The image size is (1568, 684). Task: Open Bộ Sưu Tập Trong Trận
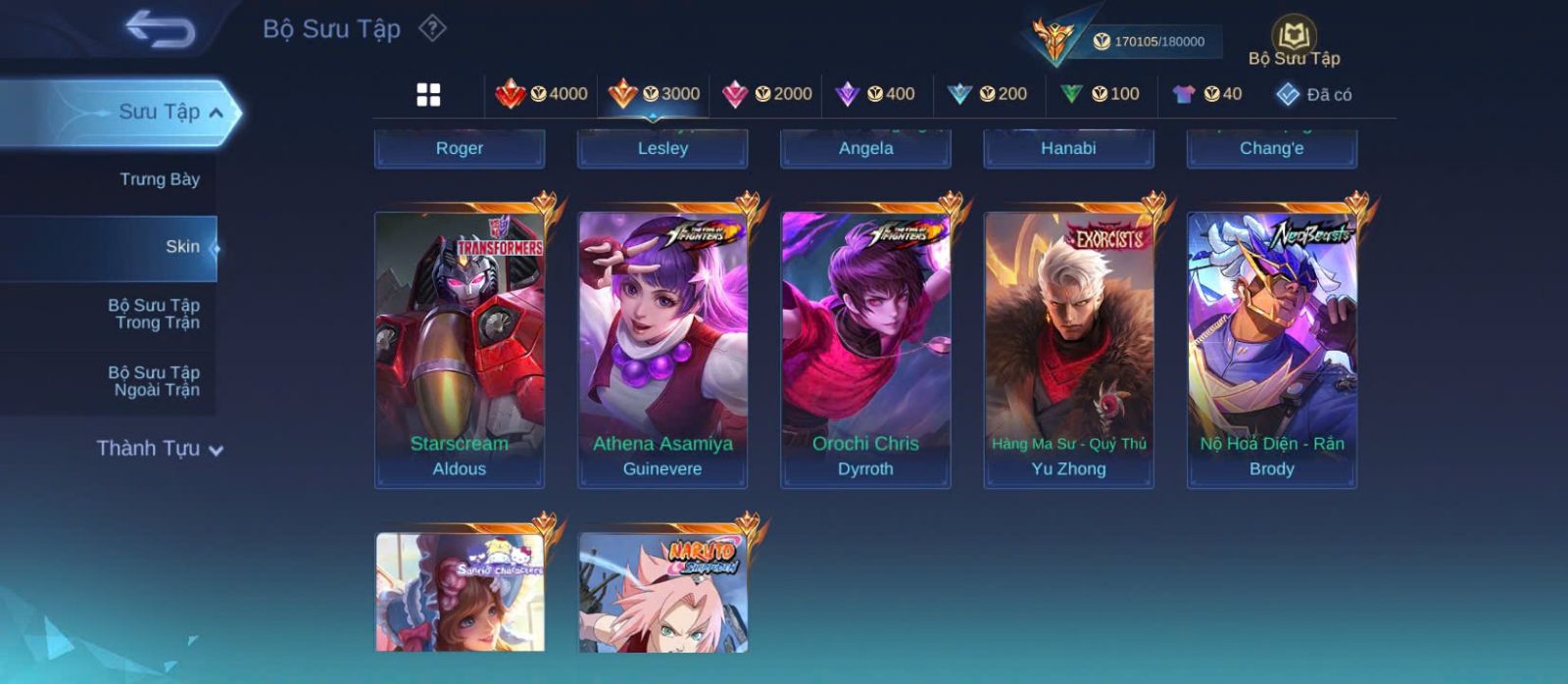point(154,314)
